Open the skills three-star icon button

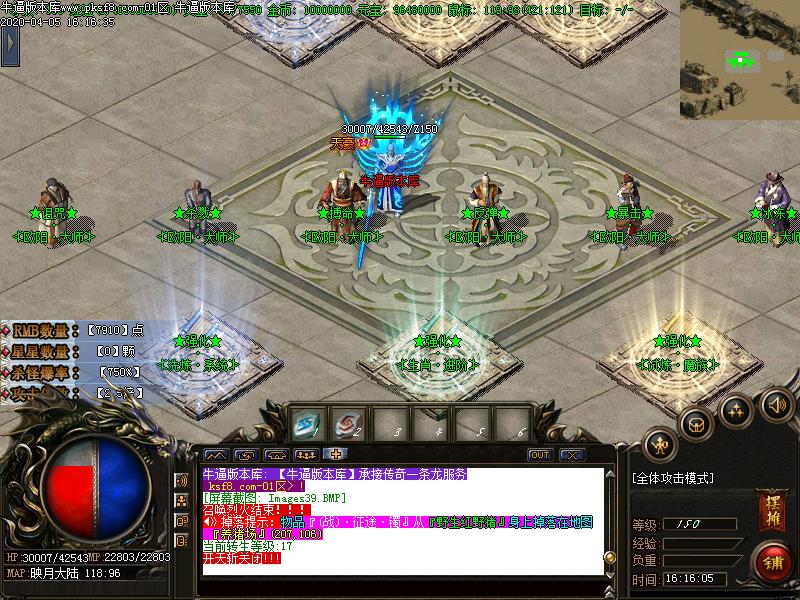point(736,409)
